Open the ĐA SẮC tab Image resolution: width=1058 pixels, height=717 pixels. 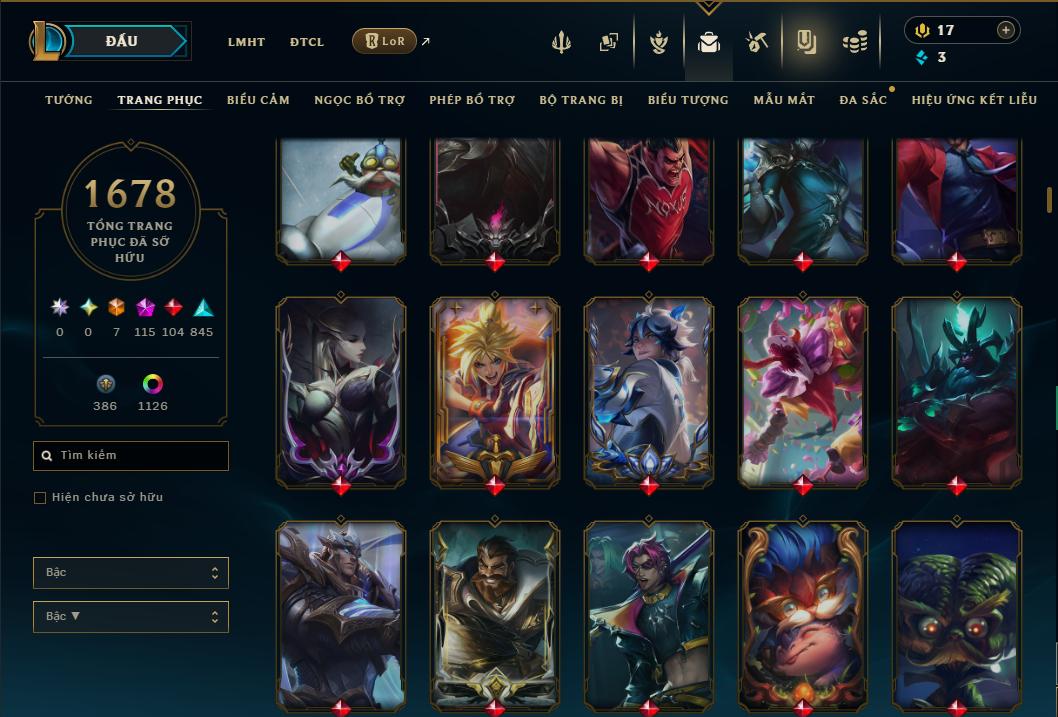(x=863, y=100)
